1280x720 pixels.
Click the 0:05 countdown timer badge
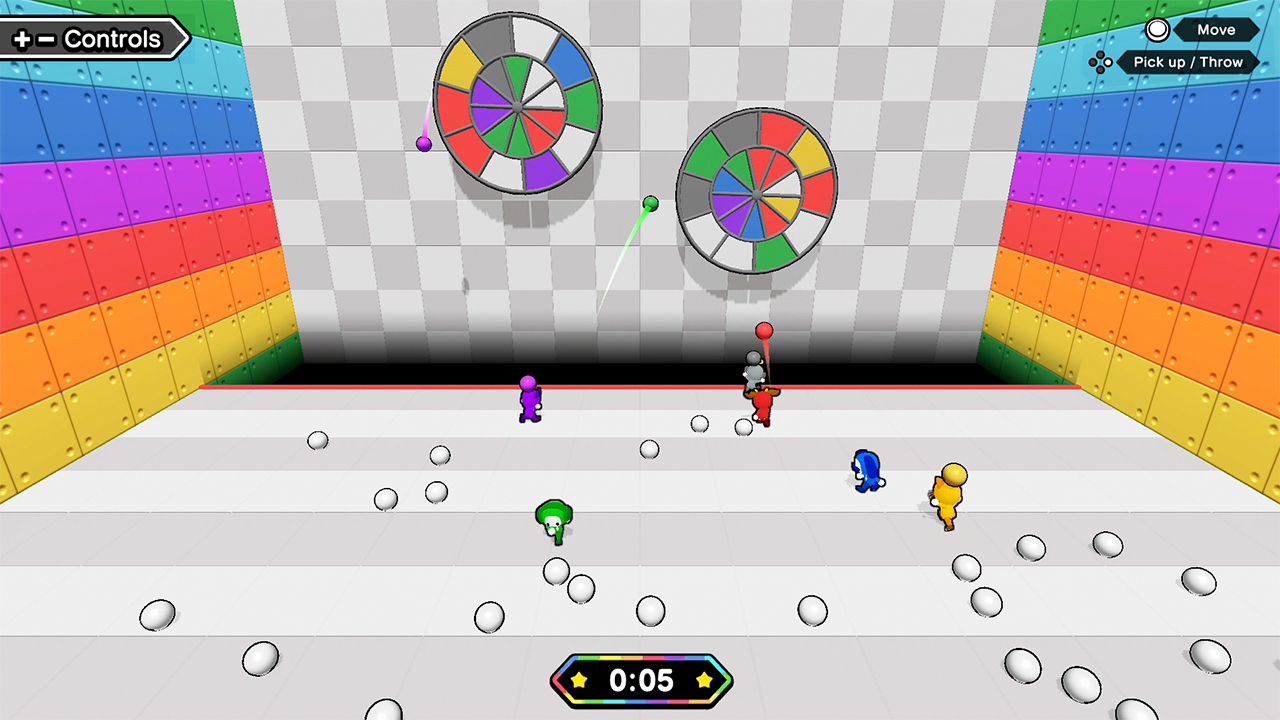click(x=641, y=681)
